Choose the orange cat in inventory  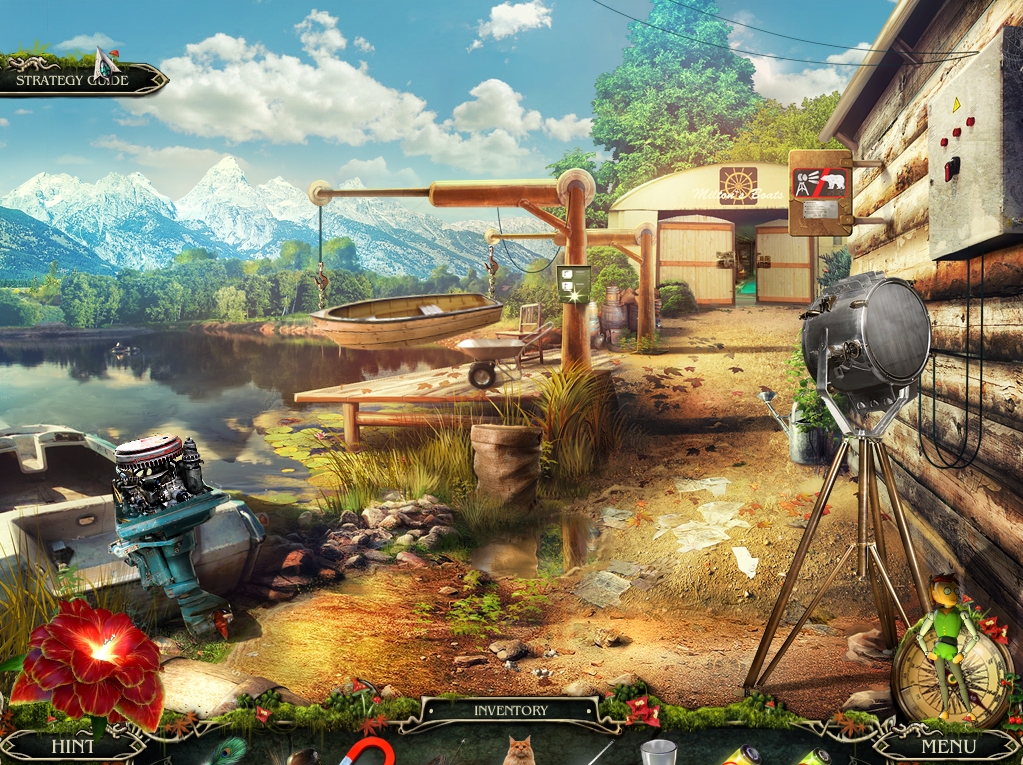518,750
